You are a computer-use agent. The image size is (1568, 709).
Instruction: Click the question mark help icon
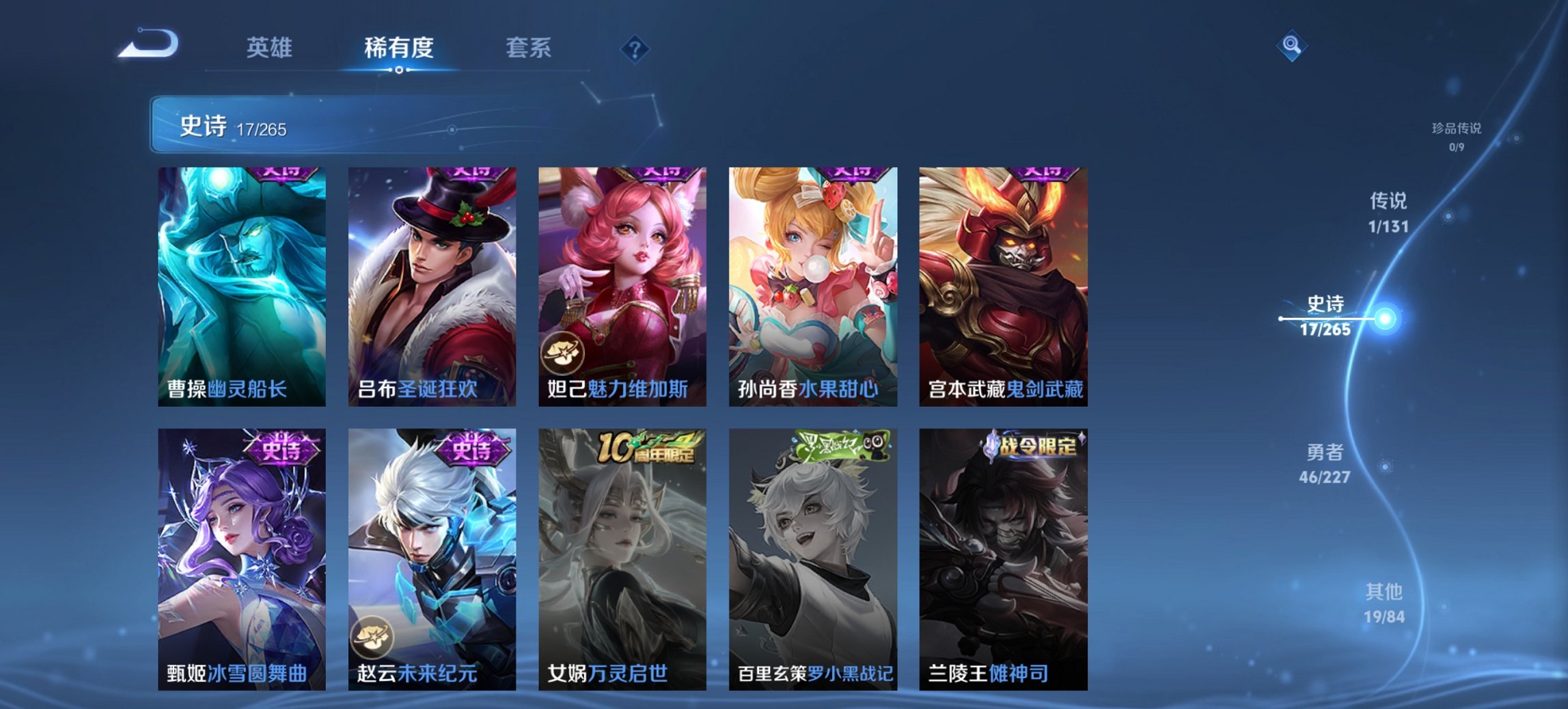click(x=635, y=49)
